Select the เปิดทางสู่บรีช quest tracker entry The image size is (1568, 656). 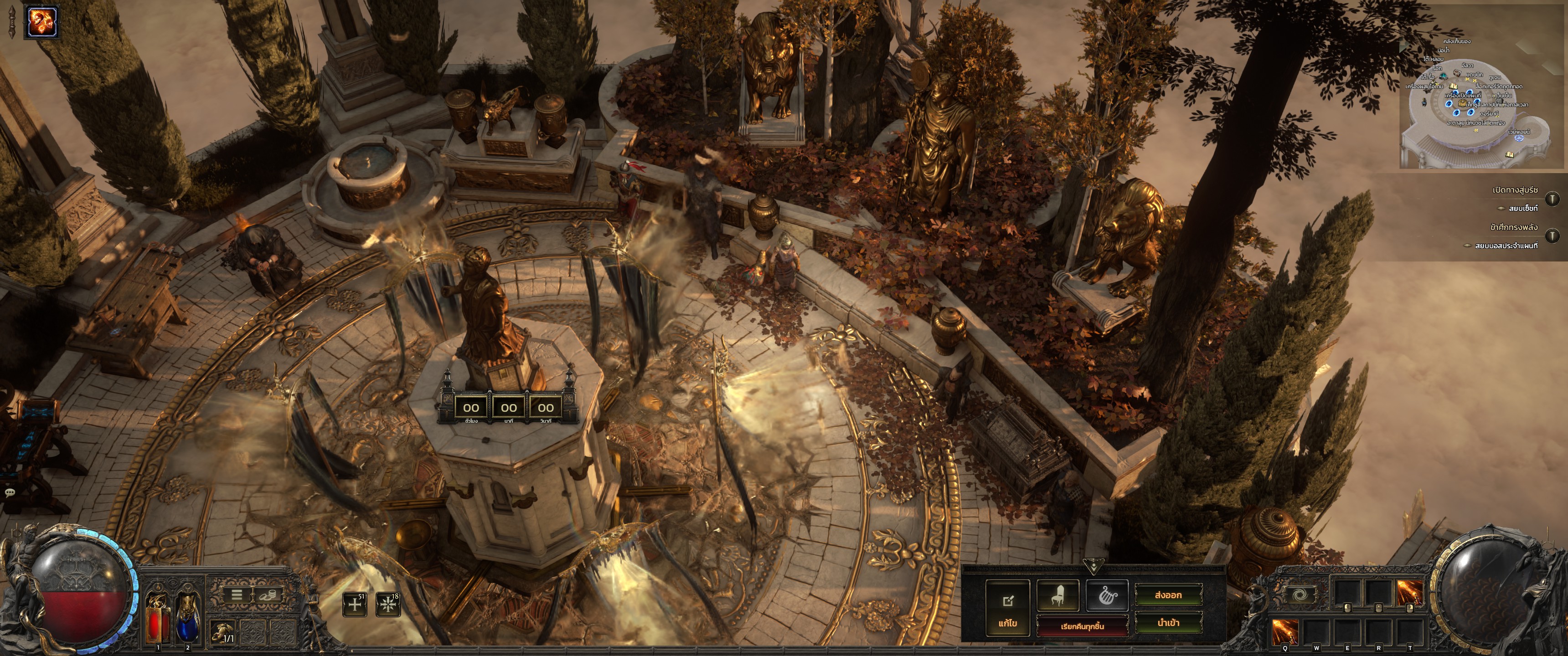[1514, 190]
